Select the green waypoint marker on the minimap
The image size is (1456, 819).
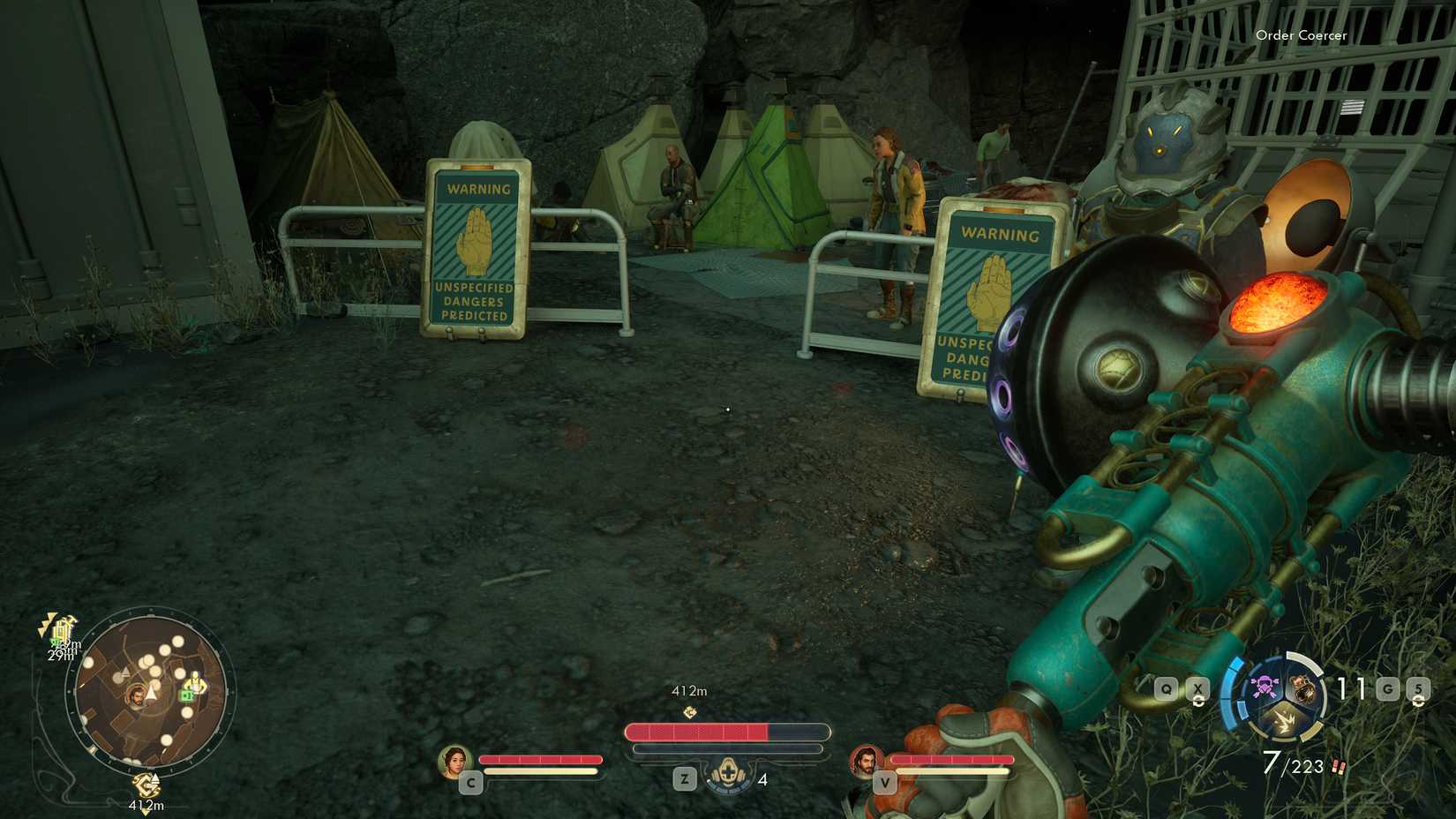[x=187, y=695]
